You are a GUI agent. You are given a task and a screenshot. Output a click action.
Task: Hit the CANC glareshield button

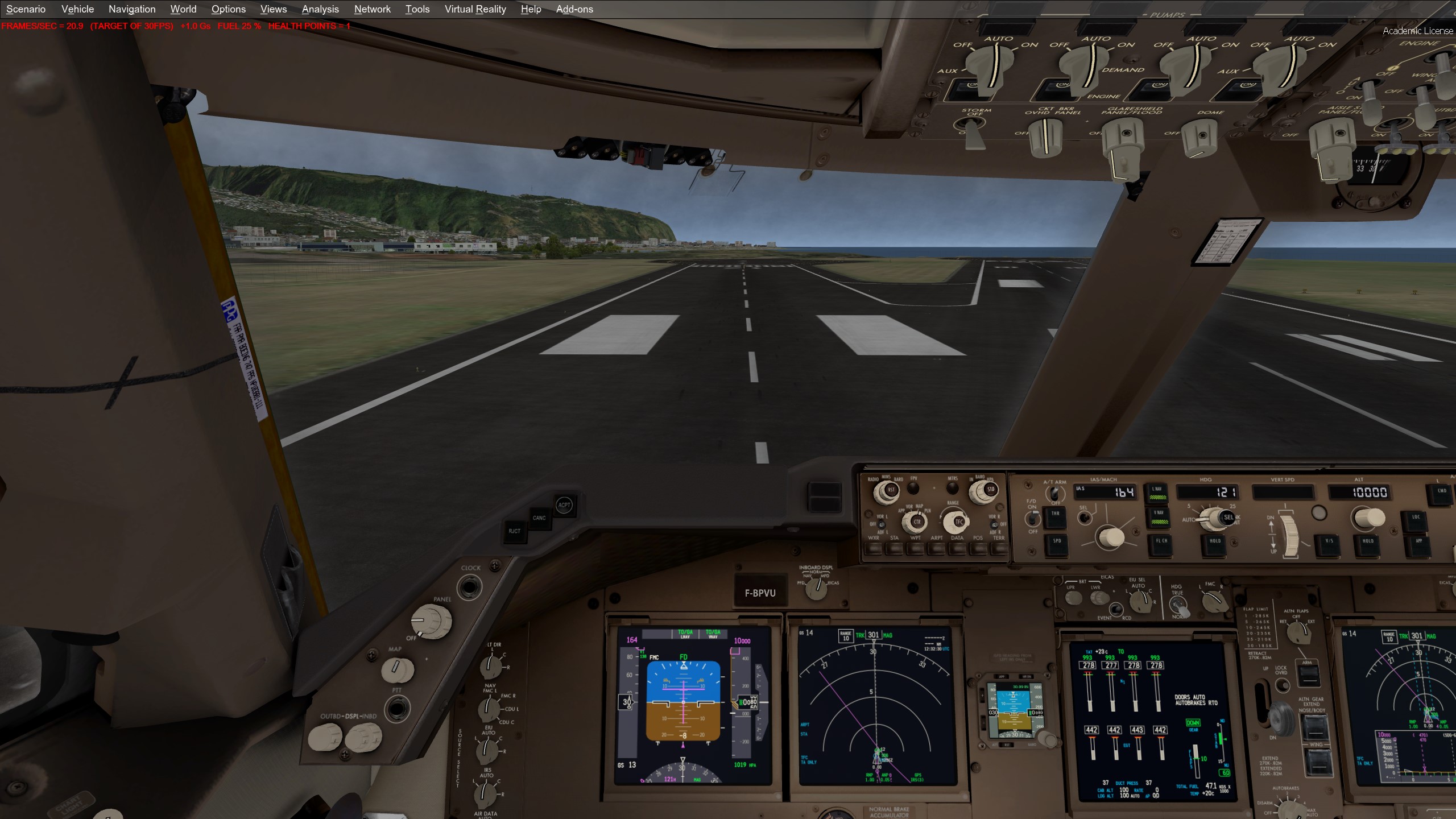(x=539, y=518)
